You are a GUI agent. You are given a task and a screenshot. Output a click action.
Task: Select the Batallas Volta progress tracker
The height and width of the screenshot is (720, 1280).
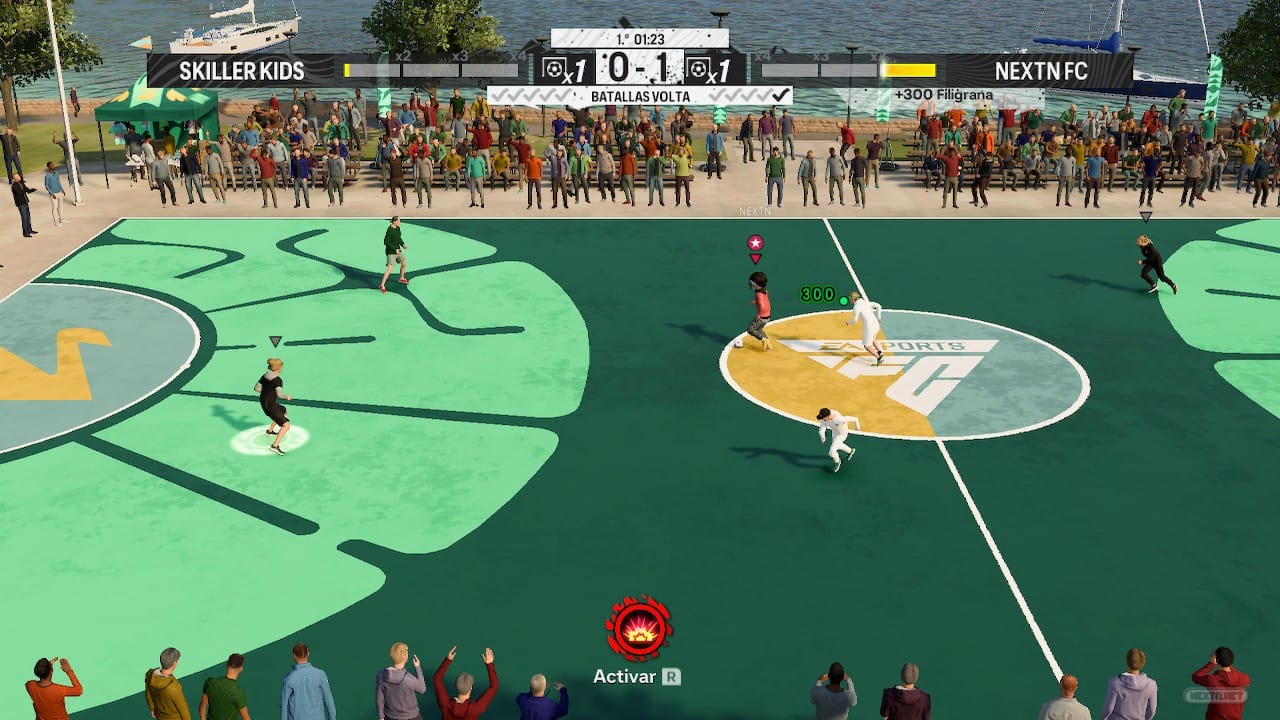tap(640, 96)
